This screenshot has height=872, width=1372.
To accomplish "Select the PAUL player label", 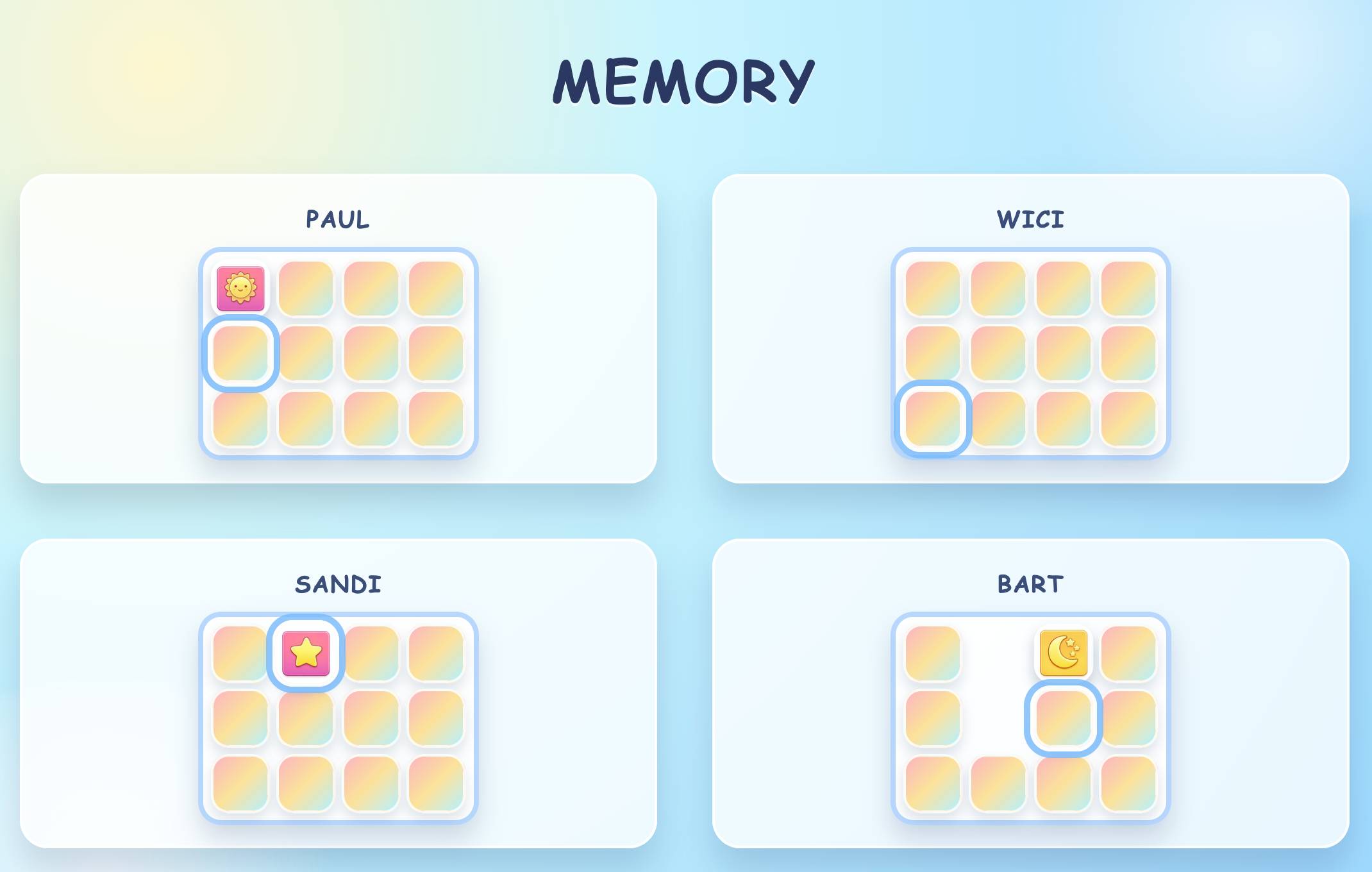I will pyautogui.click(x=337, y=219).
